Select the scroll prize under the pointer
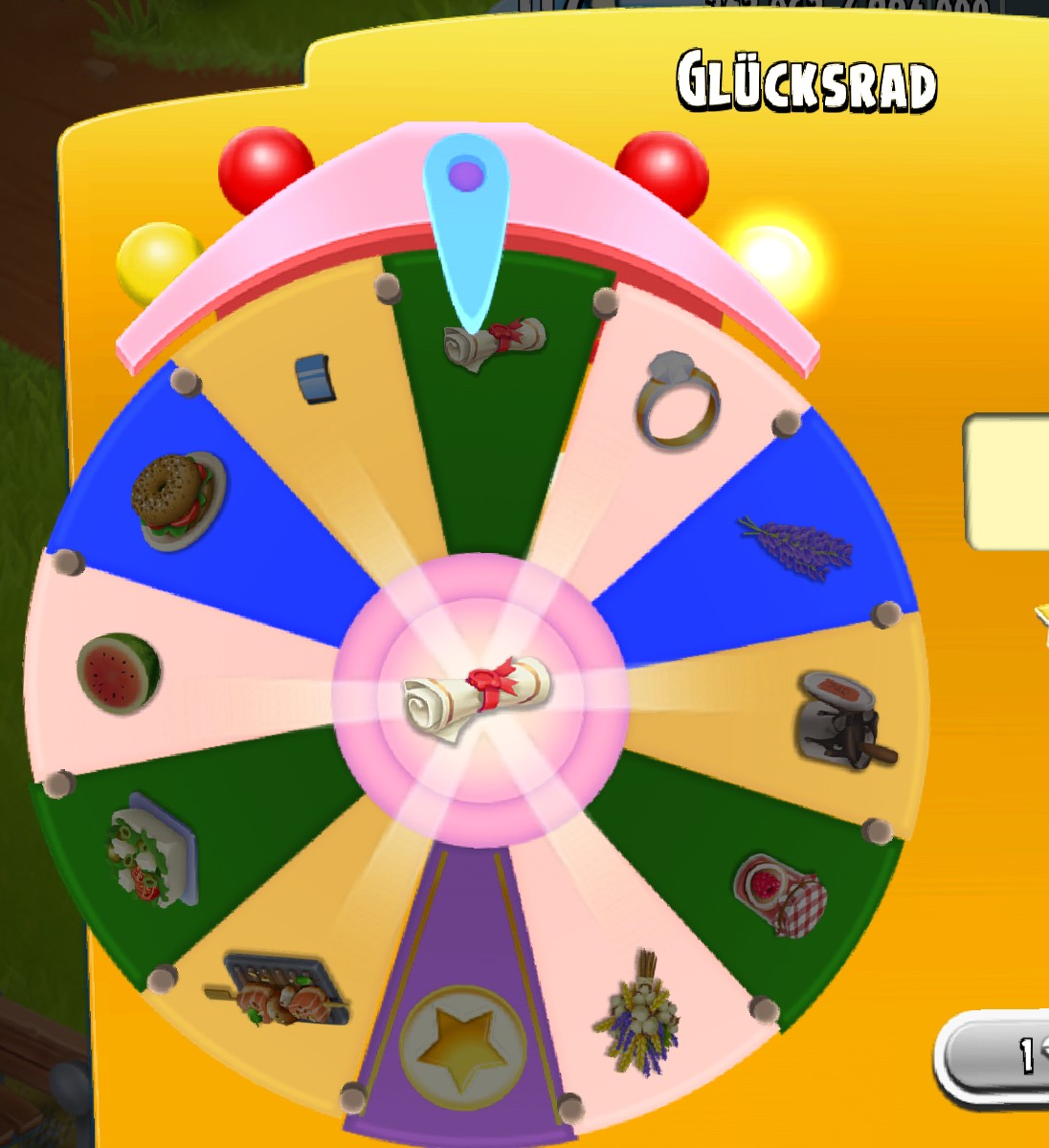The width and height of the screenshot is (1049, 1148). (x=494, y=342)
